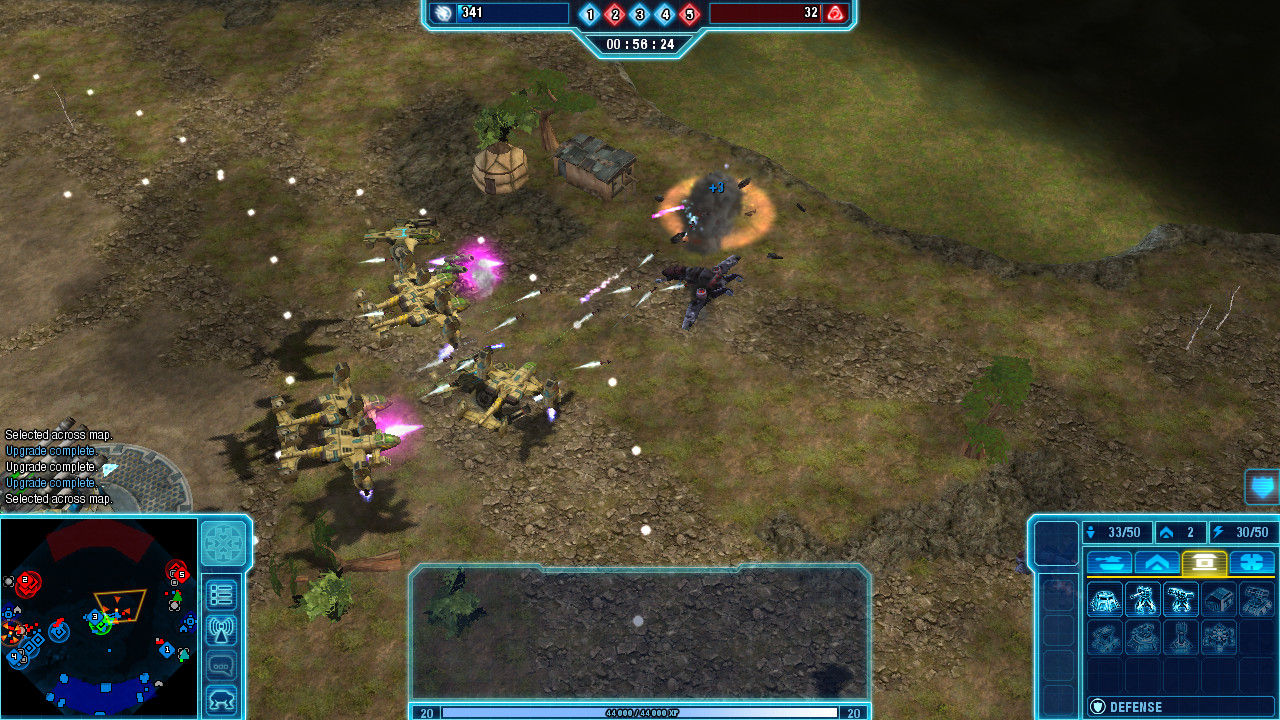The height and width of the screenshot is (720, 1280).
Task: Select the cannon turret build icon
Action: point(1181,600)
